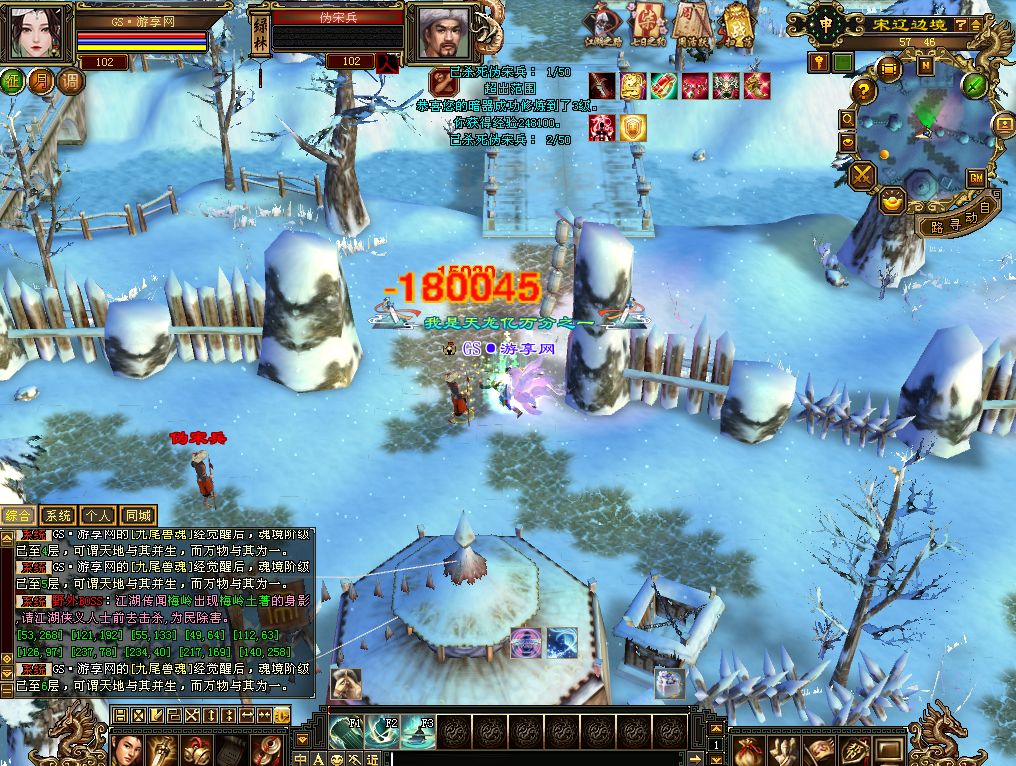1016x766 pixels.
Task: Click the round green 征 button
Action: click(x=14, y=81)
